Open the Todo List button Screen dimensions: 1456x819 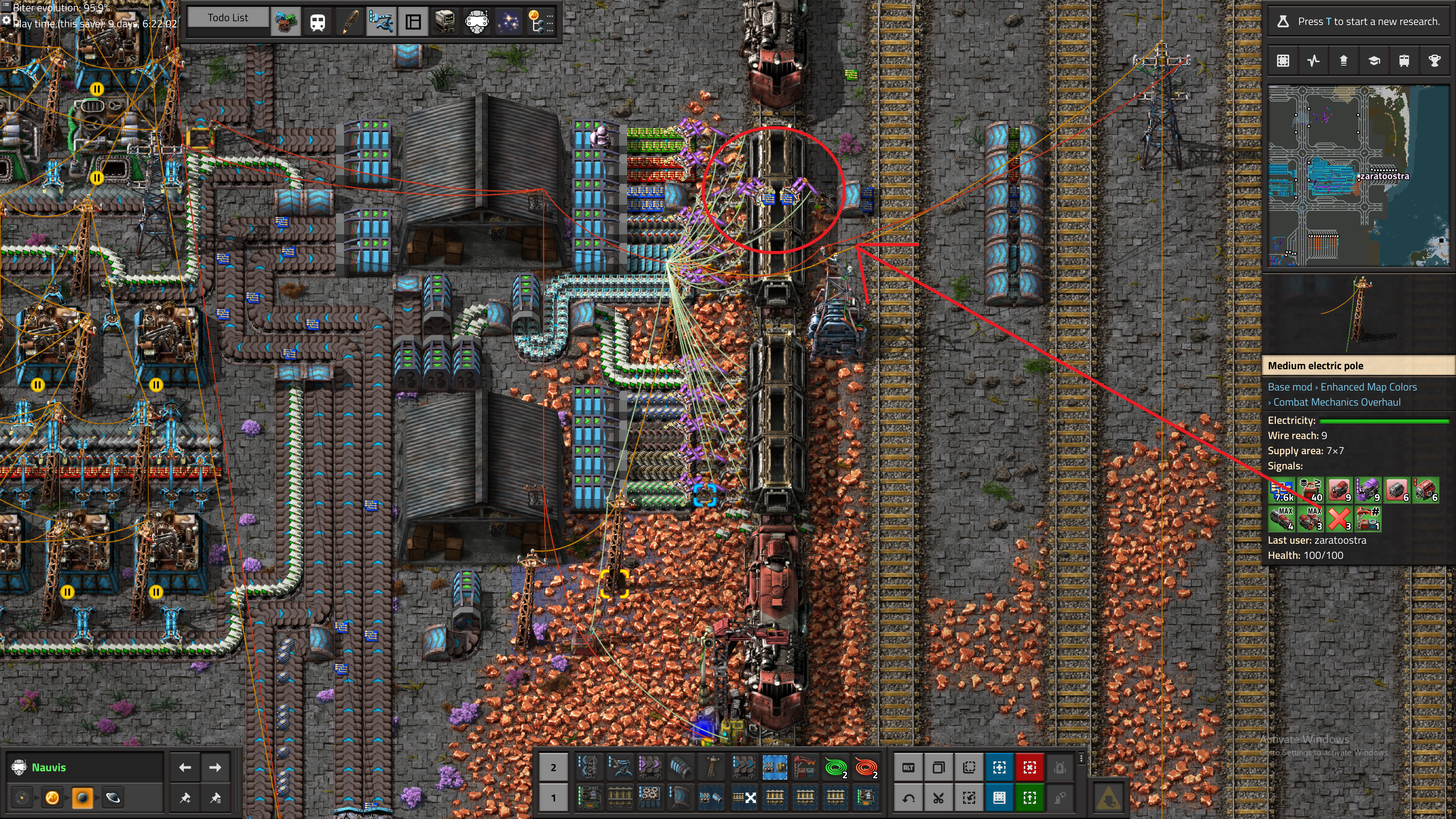(228, 17)
